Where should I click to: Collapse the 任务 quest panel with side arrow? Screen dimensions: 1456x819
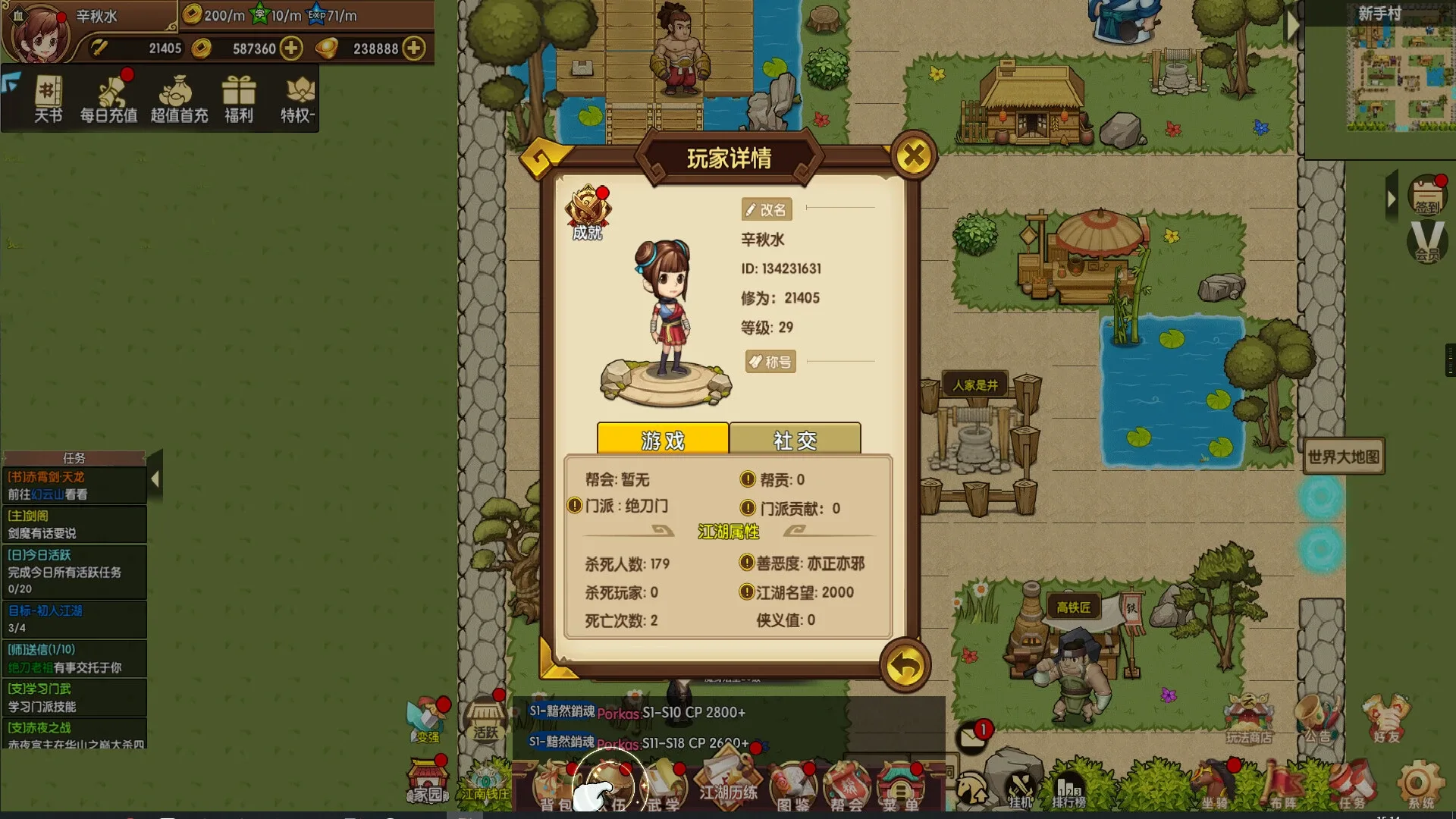[x=155, y=478]
